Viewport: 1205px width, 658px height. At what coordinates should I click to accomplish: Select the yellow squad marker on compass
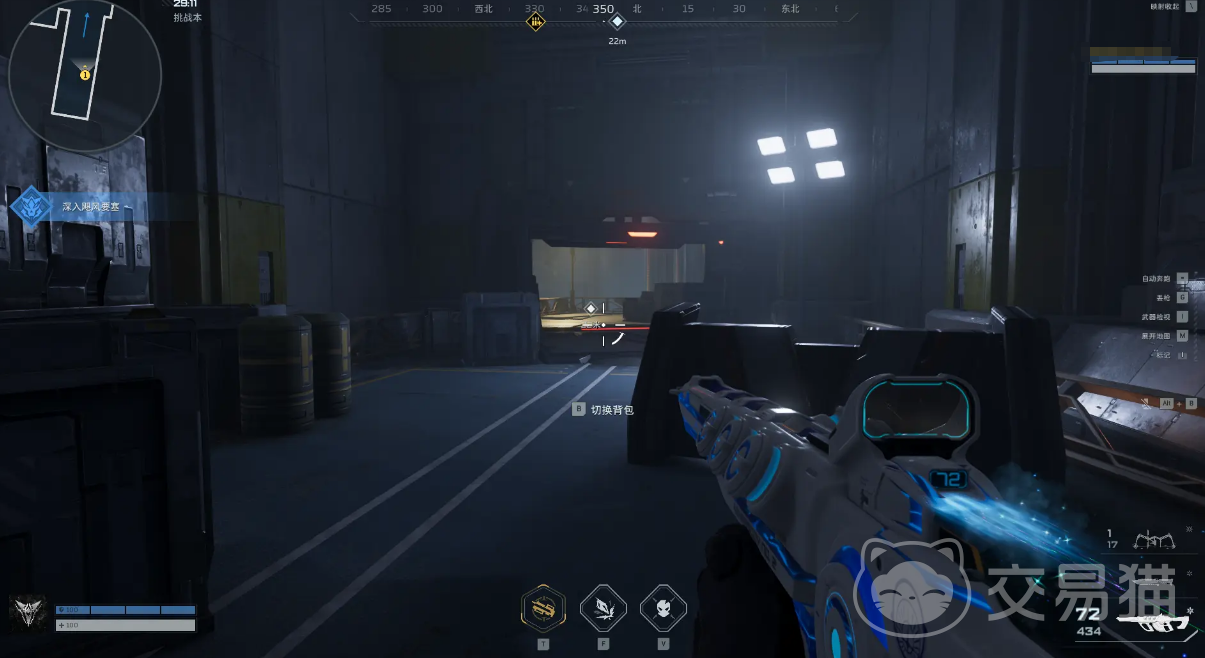click(536, 21)
